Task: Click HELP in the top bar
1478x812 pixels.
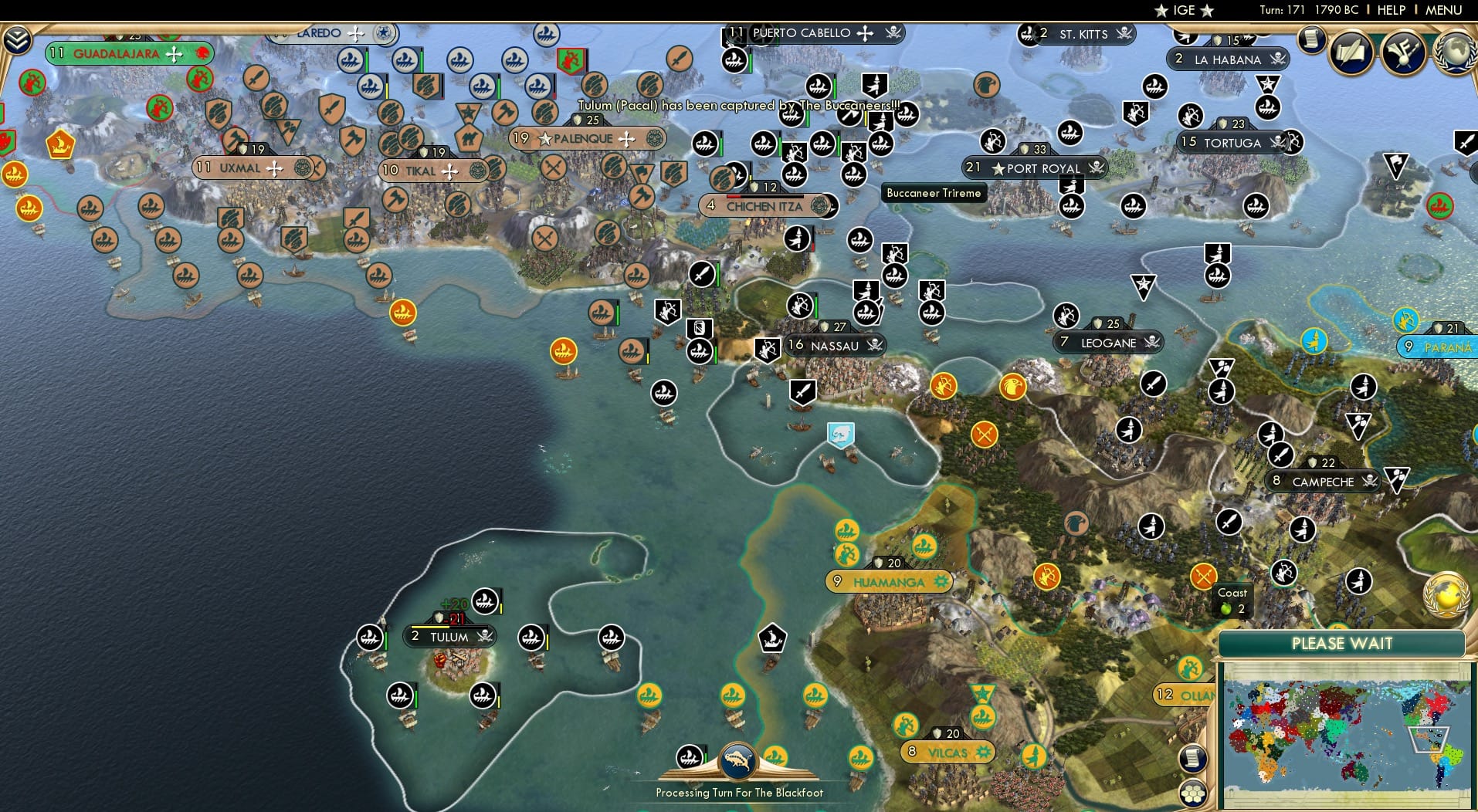Action: (x=1390, y=10)
